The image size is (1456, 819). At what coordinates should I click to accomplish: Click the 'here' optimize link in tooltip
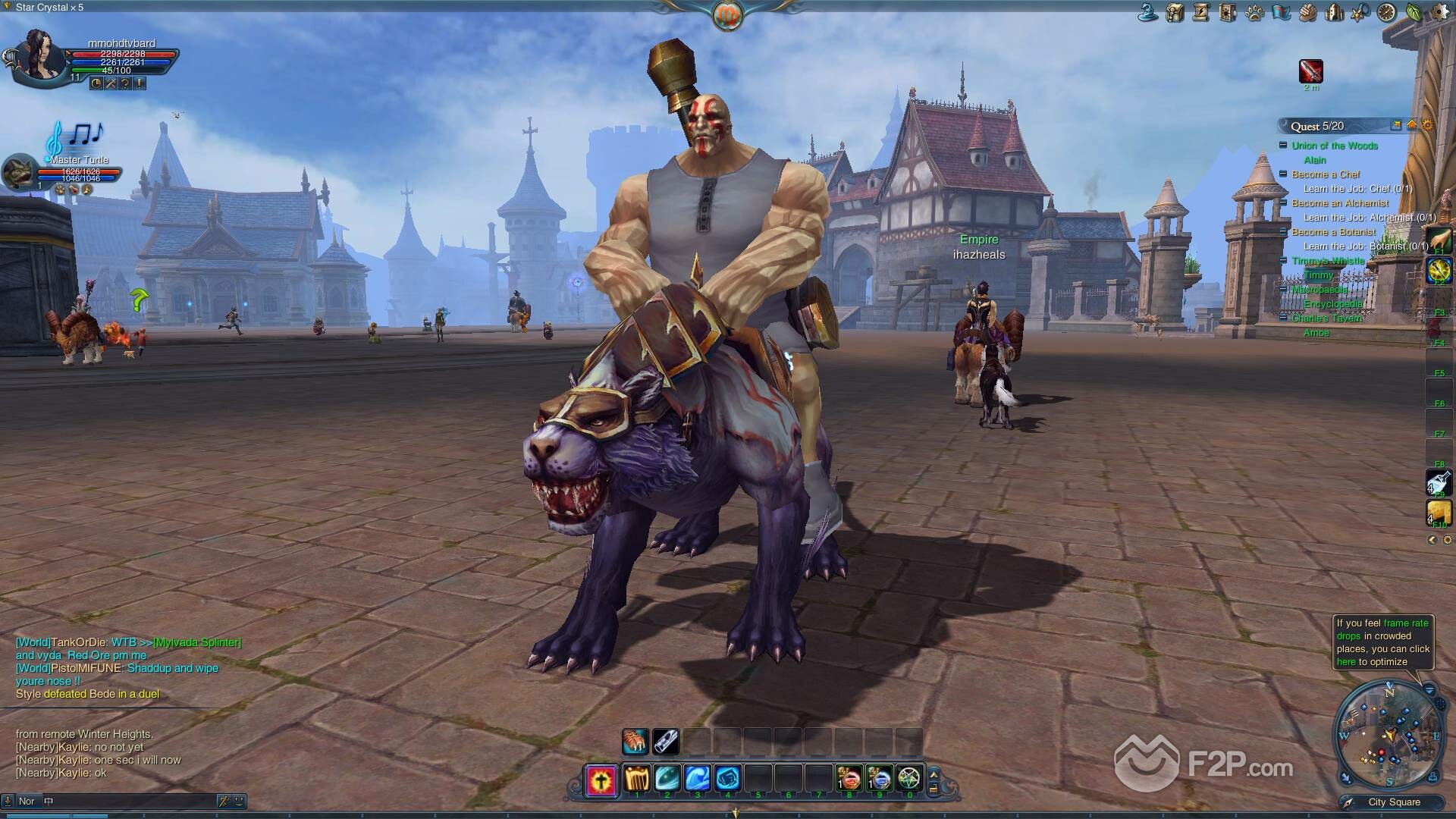pyautogui.click(x=1346, y=662)
